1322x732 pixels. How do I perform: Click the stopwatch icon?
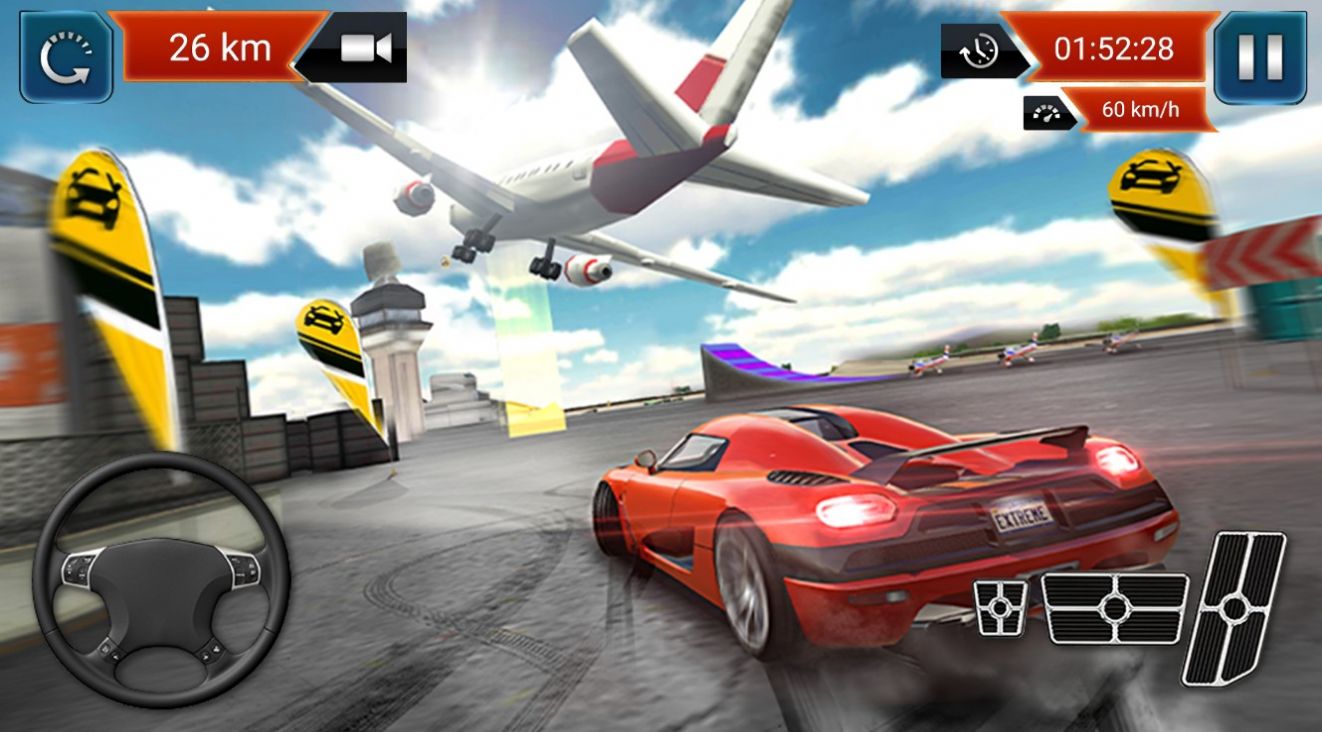pyautogui.click(x=978, y=49)
